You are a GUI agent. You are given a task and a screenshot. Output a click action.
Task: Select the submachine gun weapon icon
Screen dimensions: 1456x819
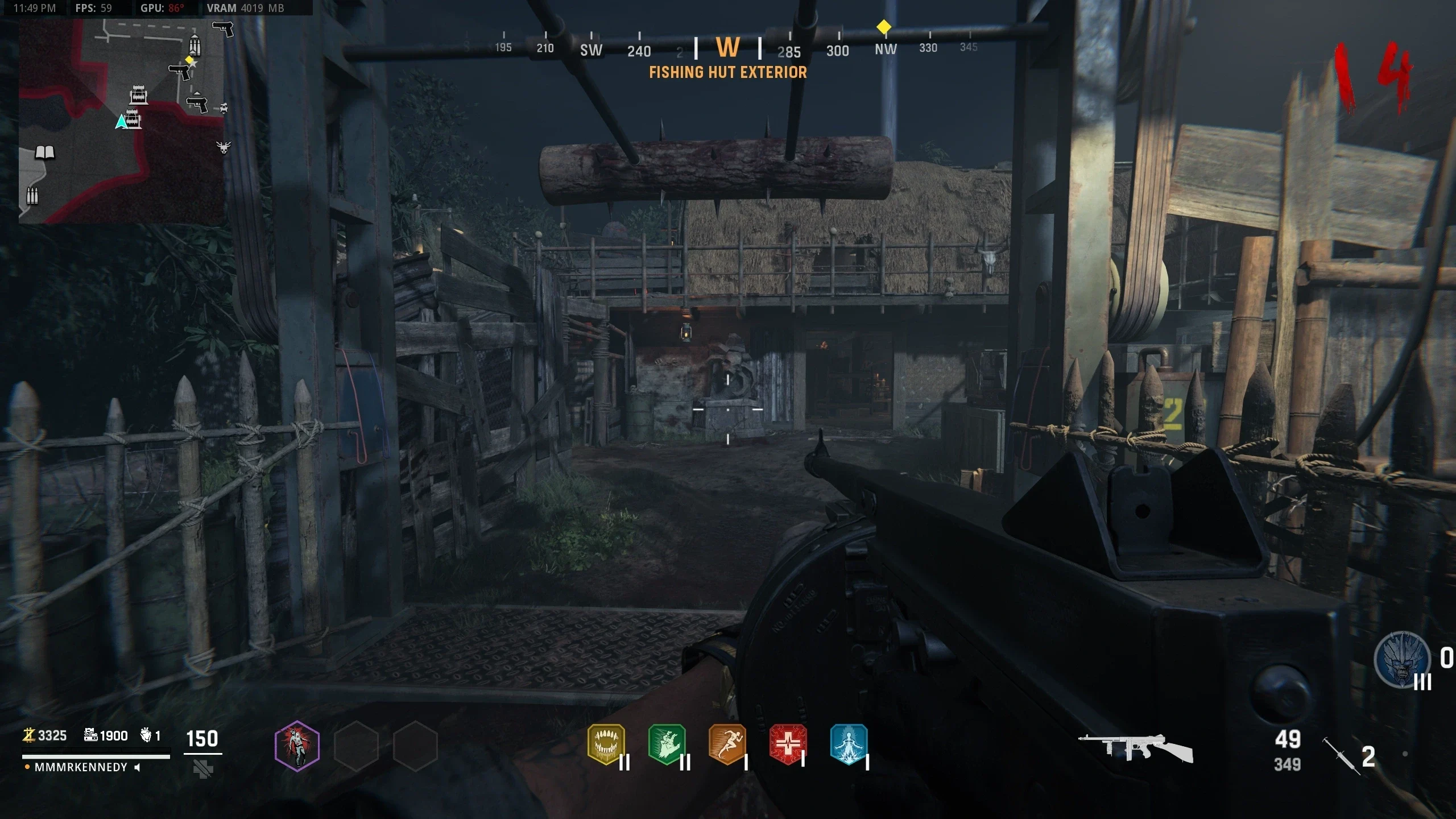[1135, 747]
